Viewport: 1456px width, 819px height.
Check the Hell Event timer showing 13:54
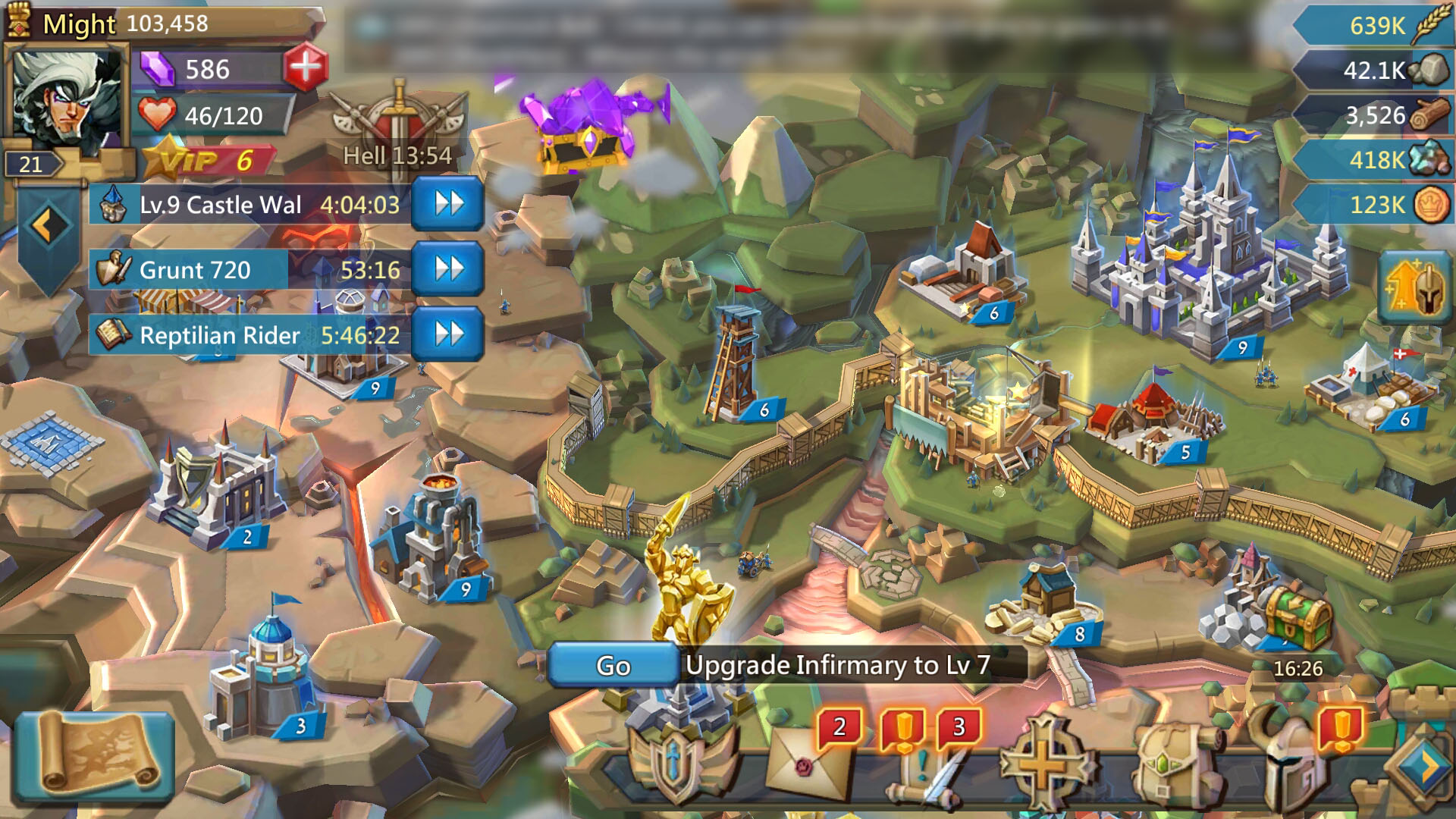coord(397,136)
